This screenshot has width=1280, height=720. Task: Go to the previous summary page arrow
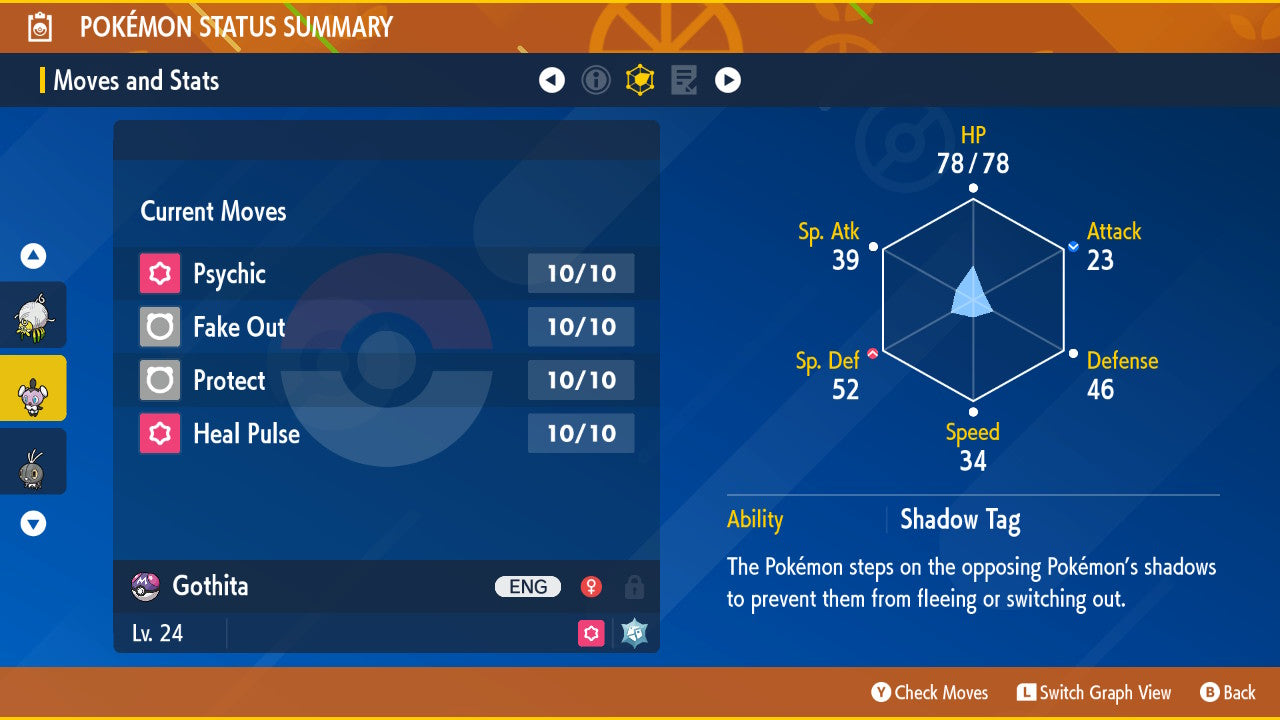click(552, 80)
